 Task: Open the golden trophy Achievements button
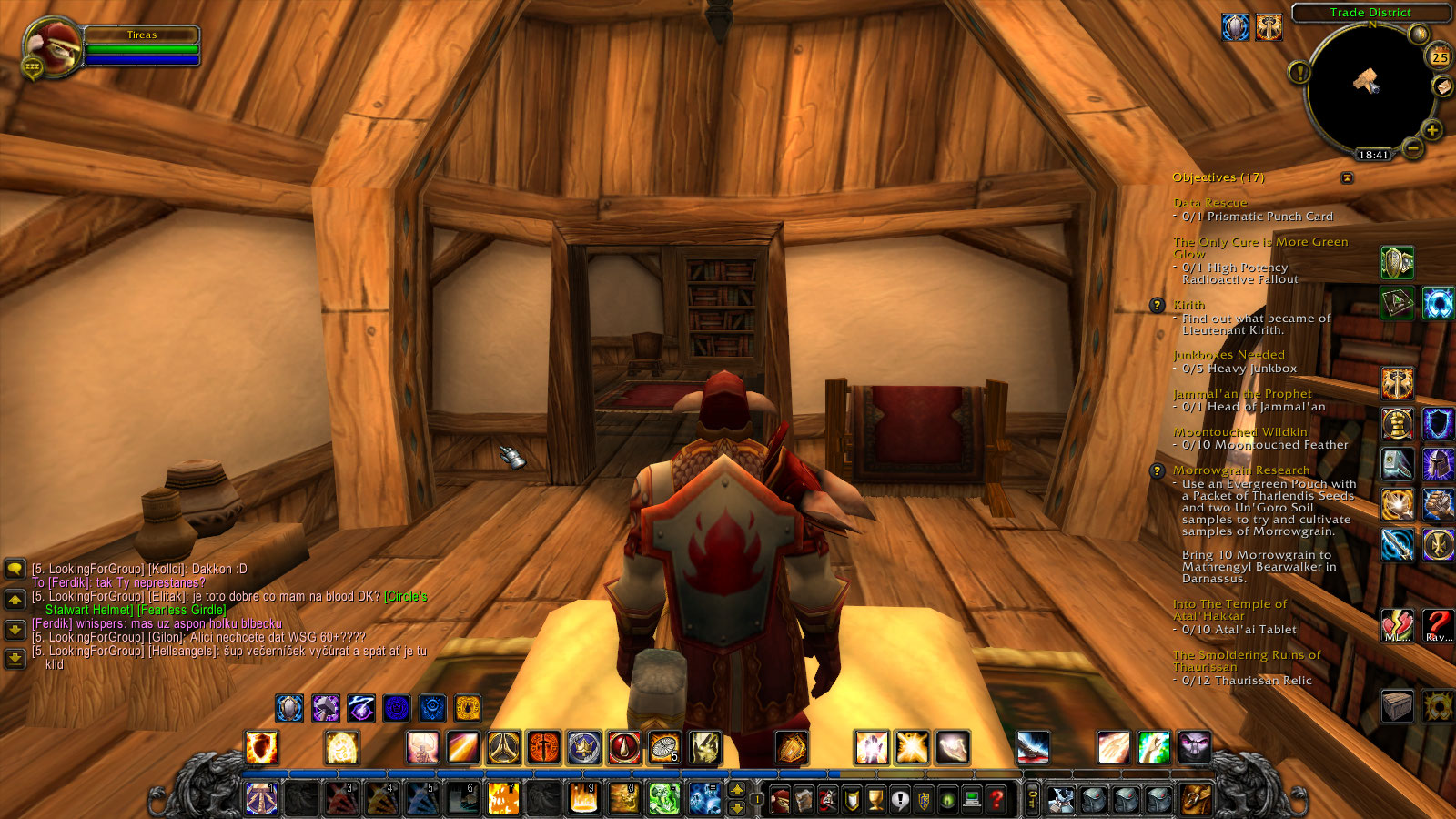(x=875, y=800)
